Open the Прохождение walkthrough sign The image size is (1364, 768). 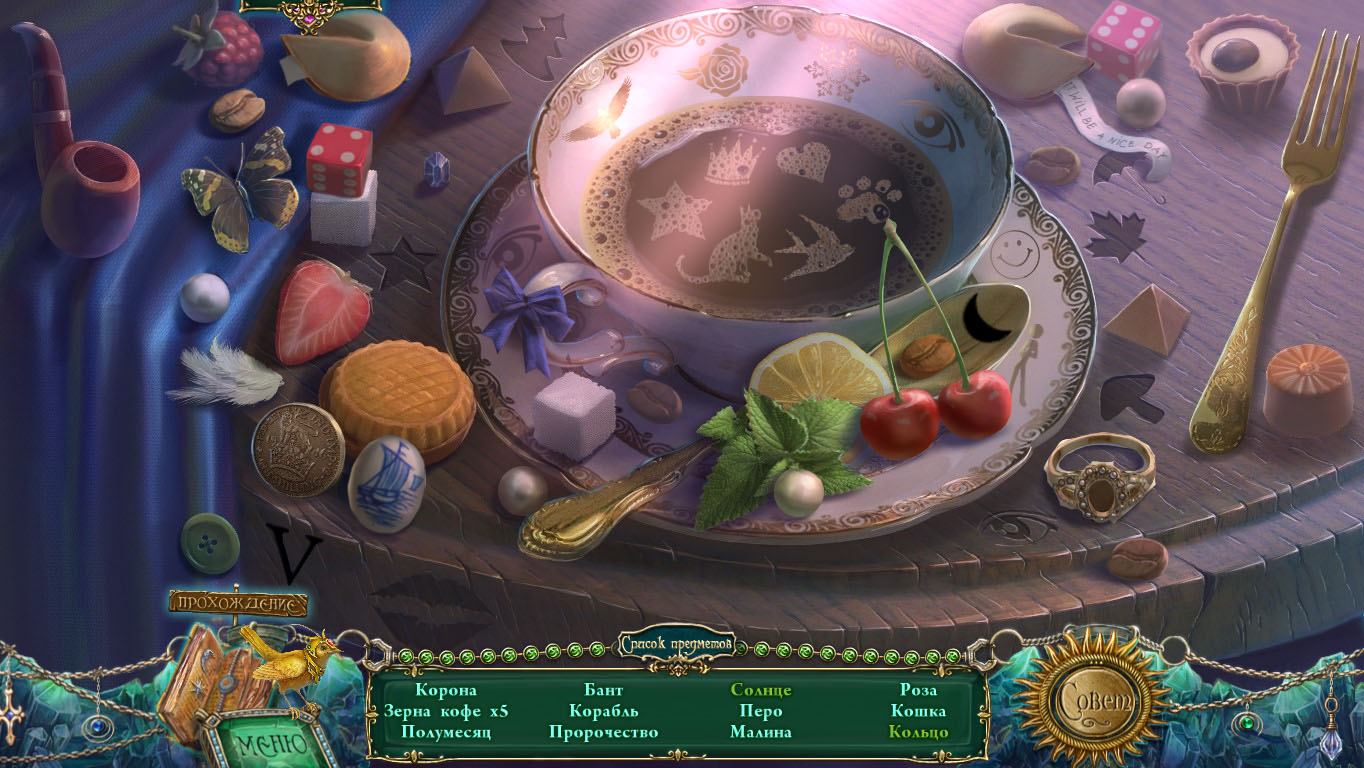click(x=238, y=603)
